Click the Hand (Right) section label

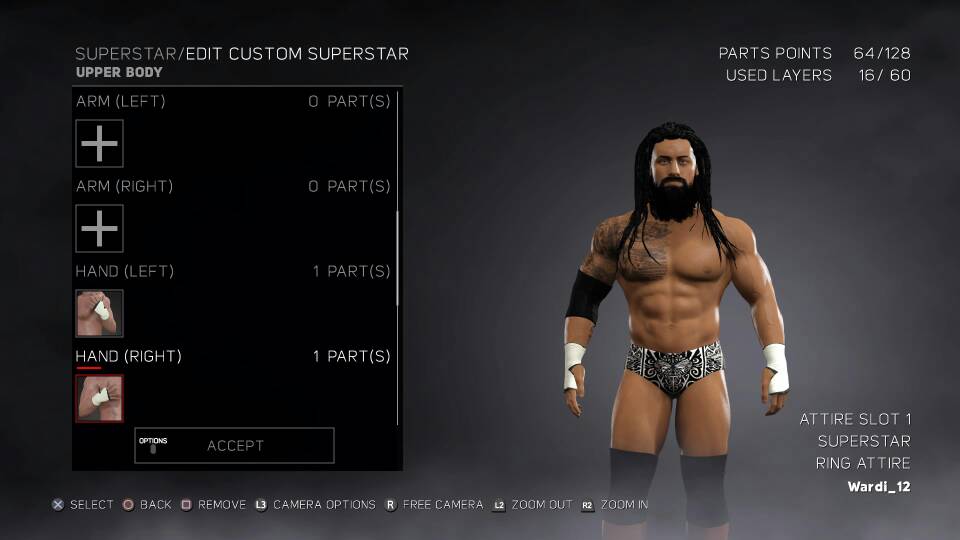pos(129,356)
